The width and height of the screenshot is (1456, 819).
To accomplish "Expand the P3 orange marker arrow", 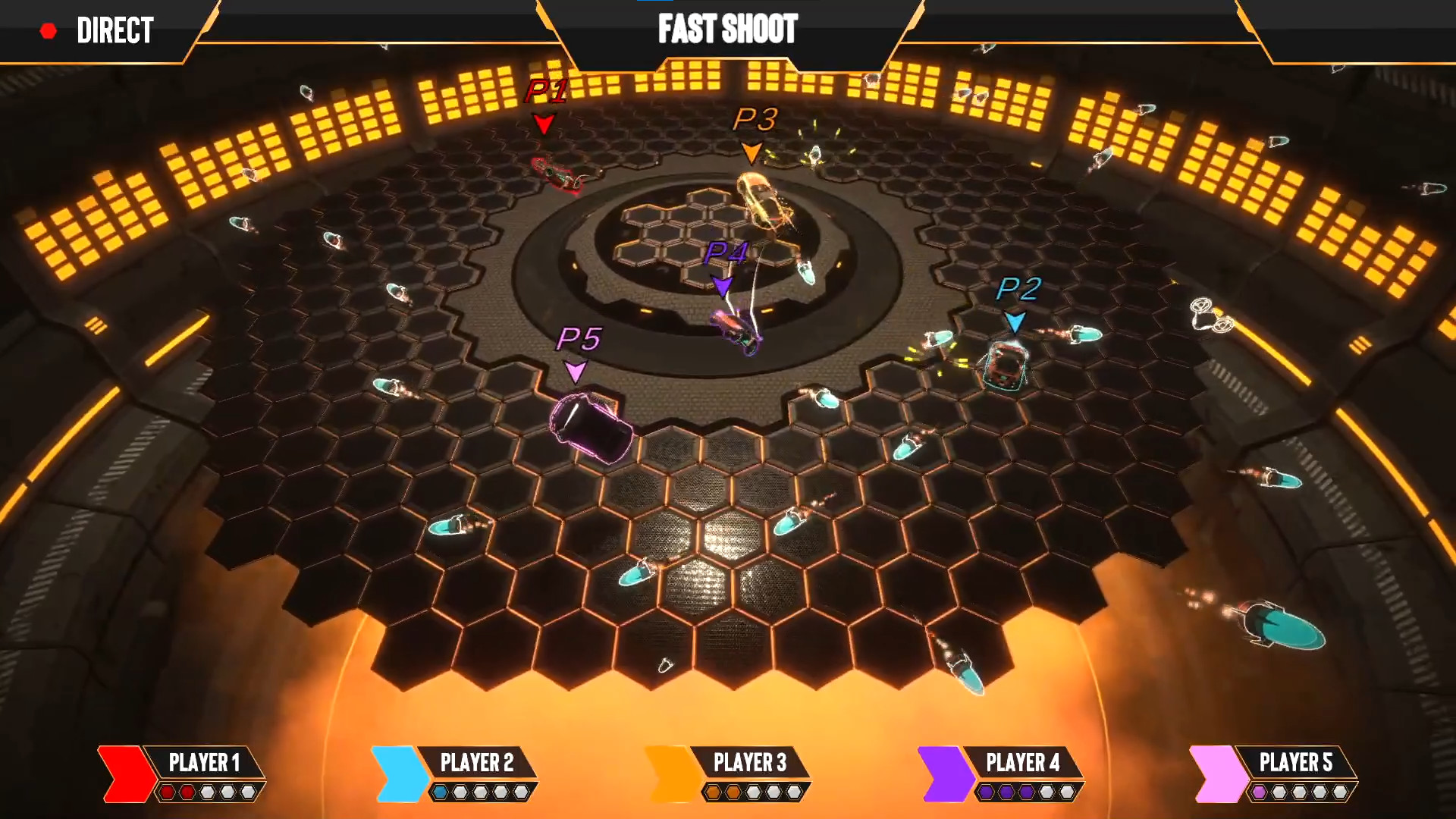I will [752, 151].
